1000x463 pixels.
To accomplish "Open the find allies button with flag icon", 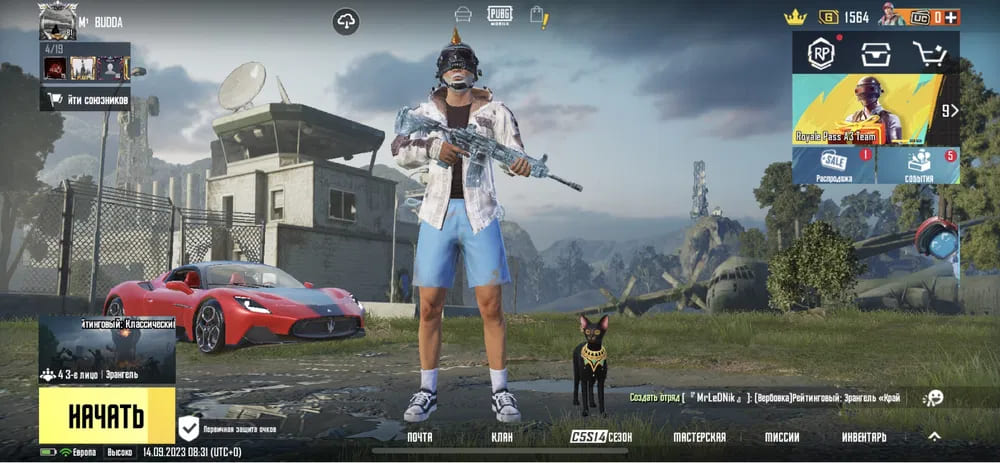I will (86, 99).
